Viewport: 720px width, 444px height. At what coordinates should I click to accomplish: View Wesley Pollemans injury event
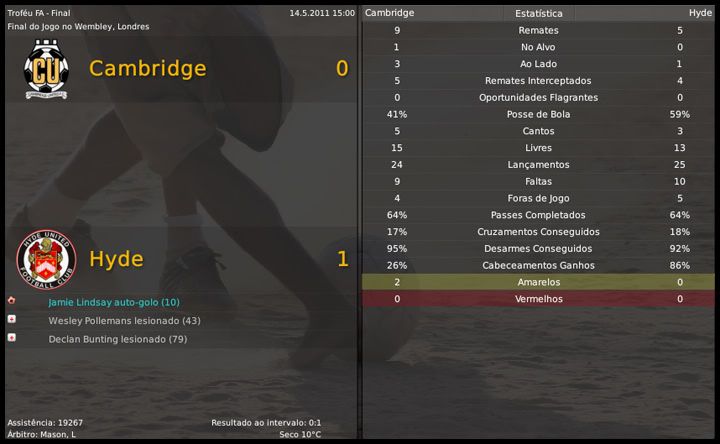click(124, 321)
